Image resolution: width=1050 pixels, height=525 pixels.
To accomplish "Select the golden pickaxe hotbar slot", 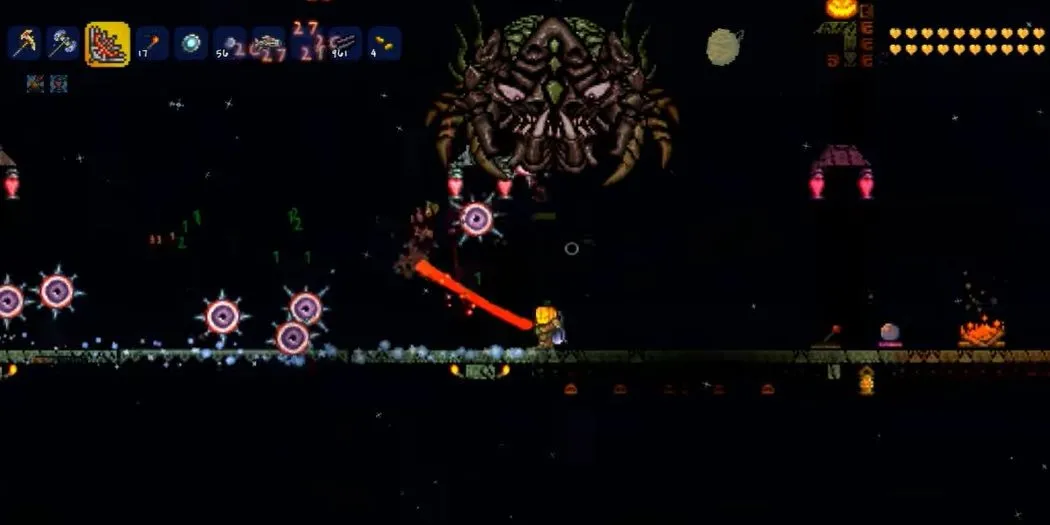I will point(24,43).
